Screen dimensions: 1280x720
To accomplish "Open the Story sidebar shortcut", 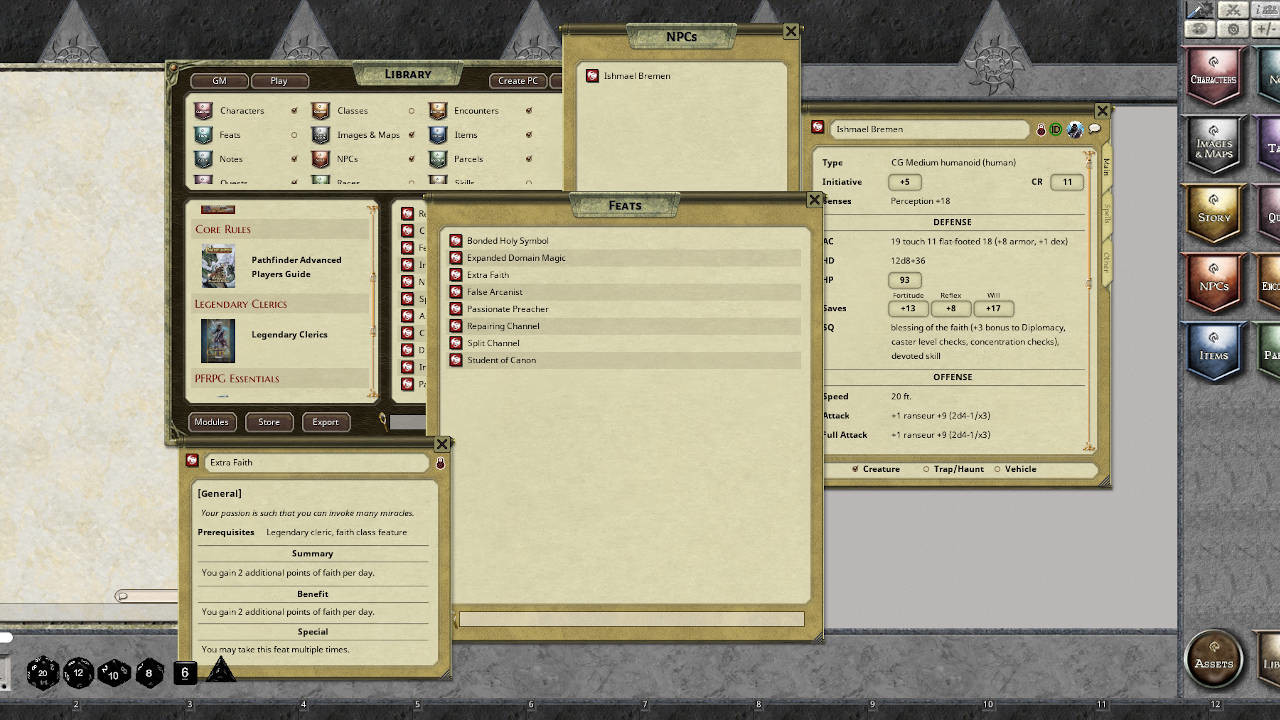I will tap(1212, 213).
